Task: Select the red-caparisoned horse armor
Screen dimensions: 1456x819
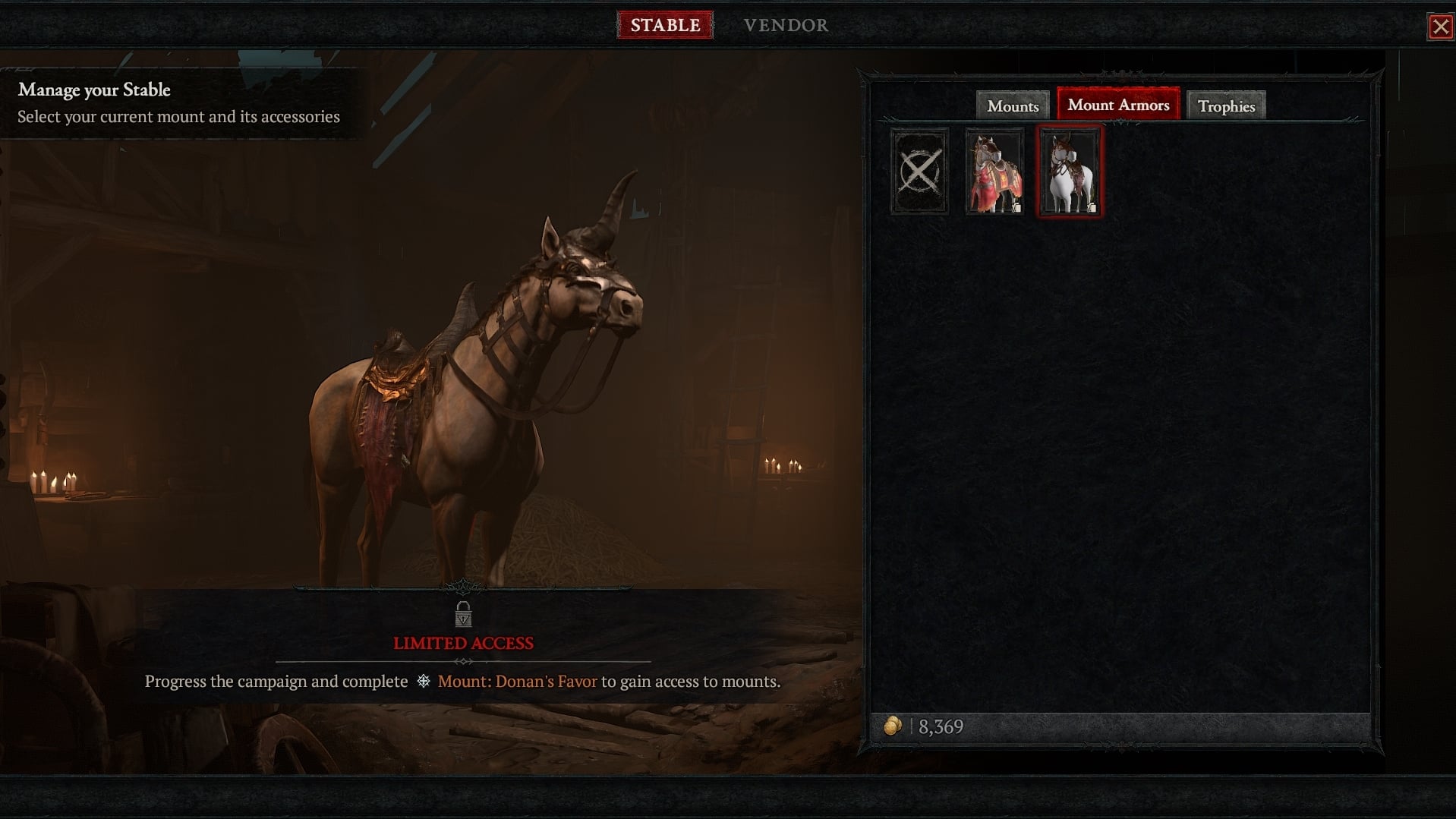Action: coord(994,172)
